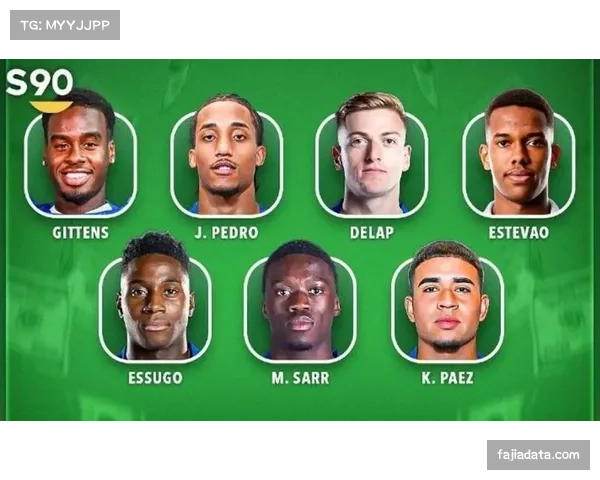
Task: Select the GITTENS player card
Action: [x=80, y=160]
